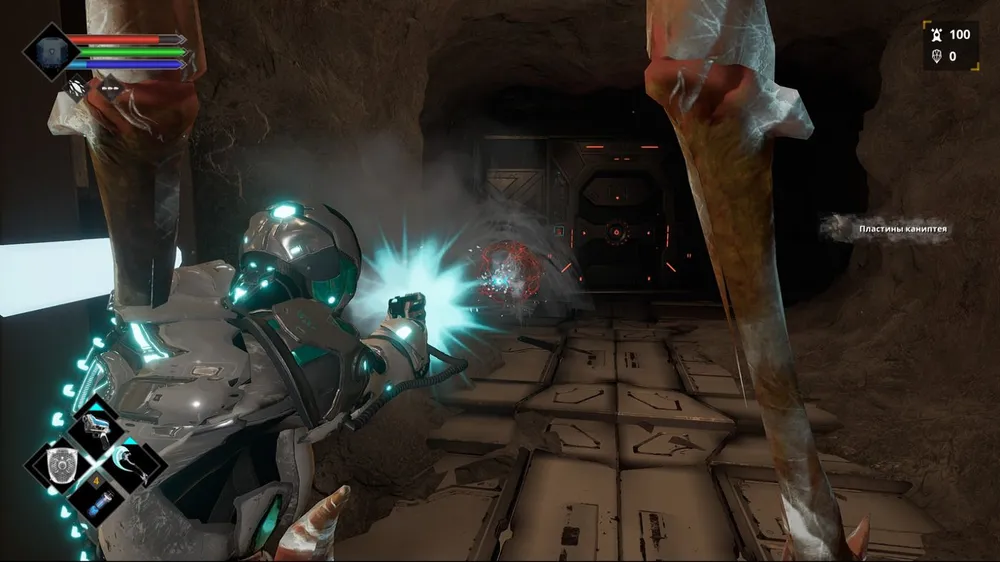This screenshot has width=1000, height=562.
Task: Use the blue canister consumable slot
Action: click(101, 502)
